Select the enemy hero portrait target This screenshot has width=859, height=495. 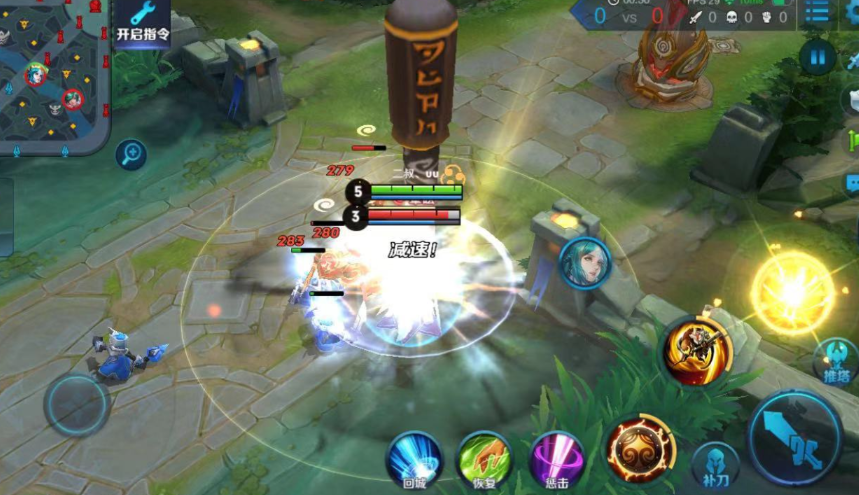[x=584, y=263]
